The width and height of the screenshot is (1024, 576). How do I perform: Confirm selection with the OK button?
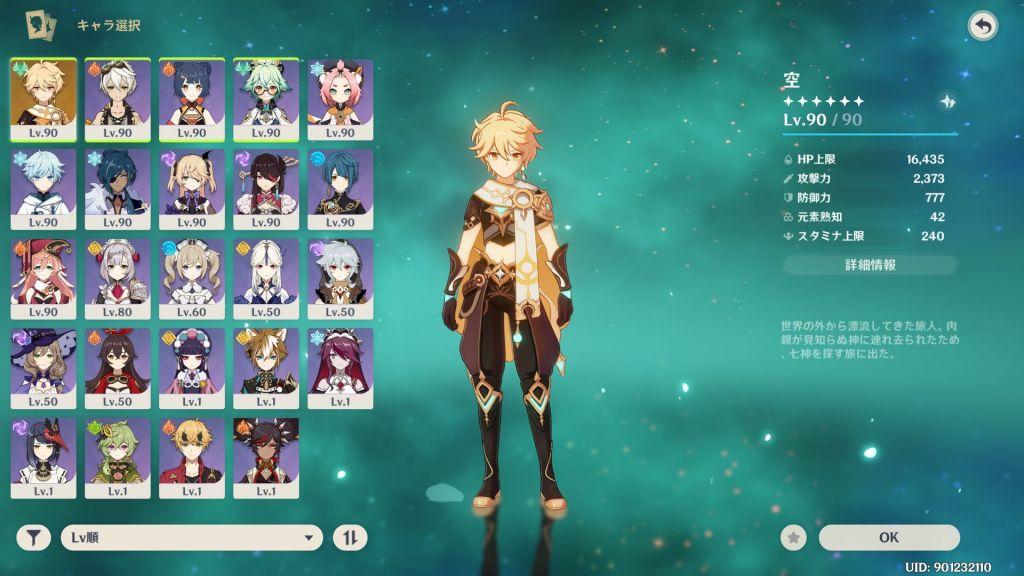click(x=888, y=537)
